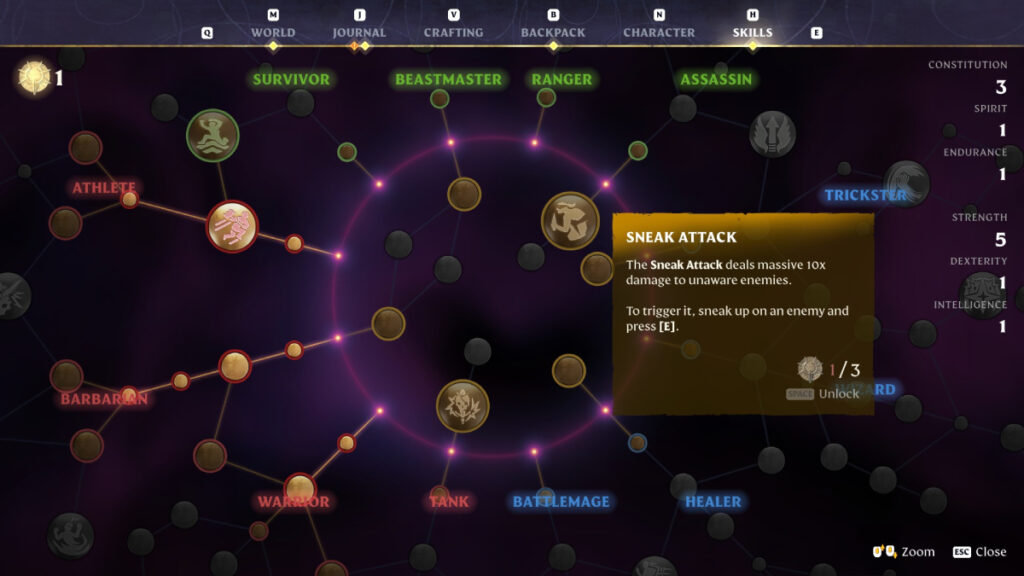
Task: Select the thistle emblem skill above Tank
Action: [x=462, y=406]
